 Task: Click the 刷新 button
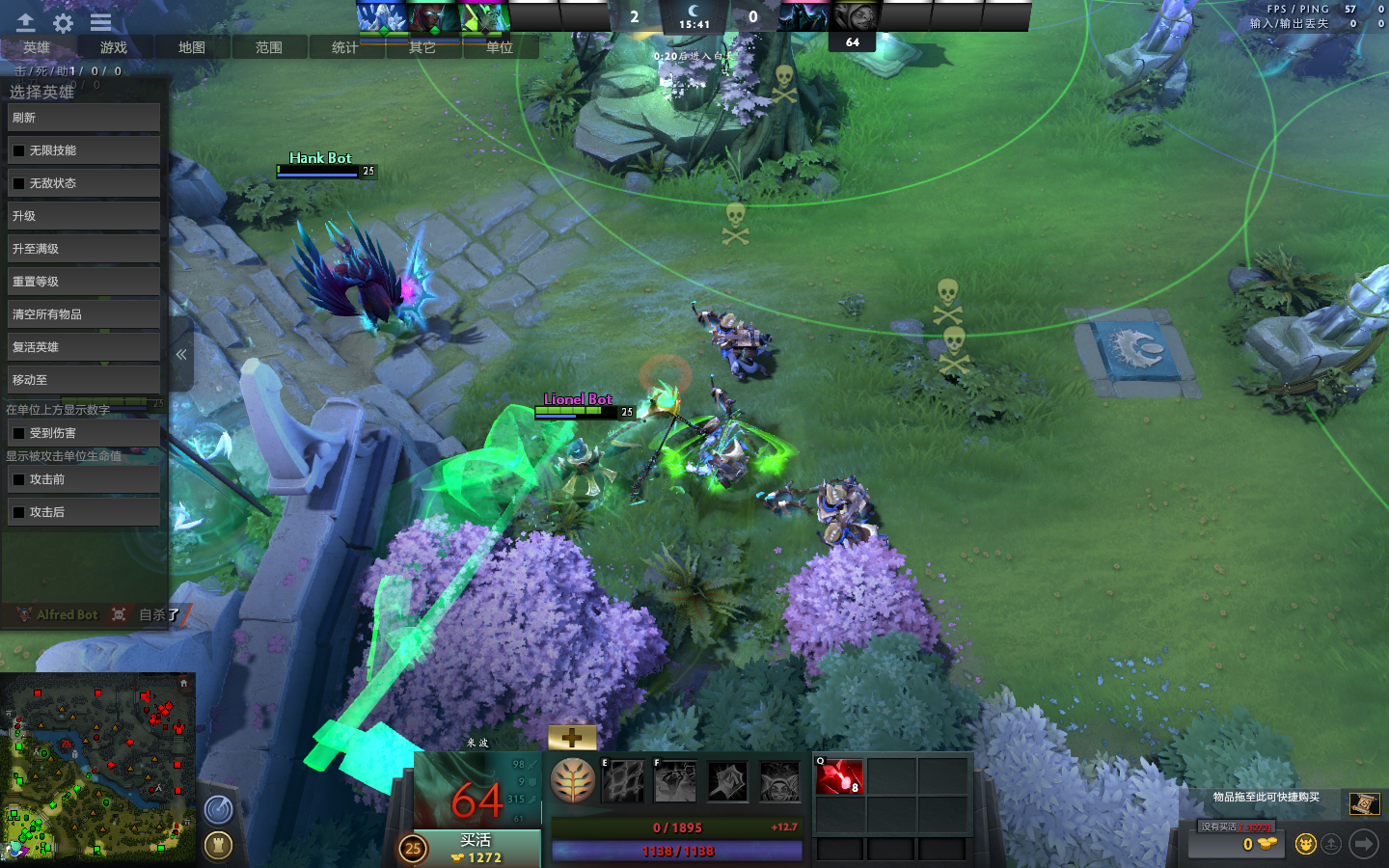pyautogui.click(x=84, y=118)
